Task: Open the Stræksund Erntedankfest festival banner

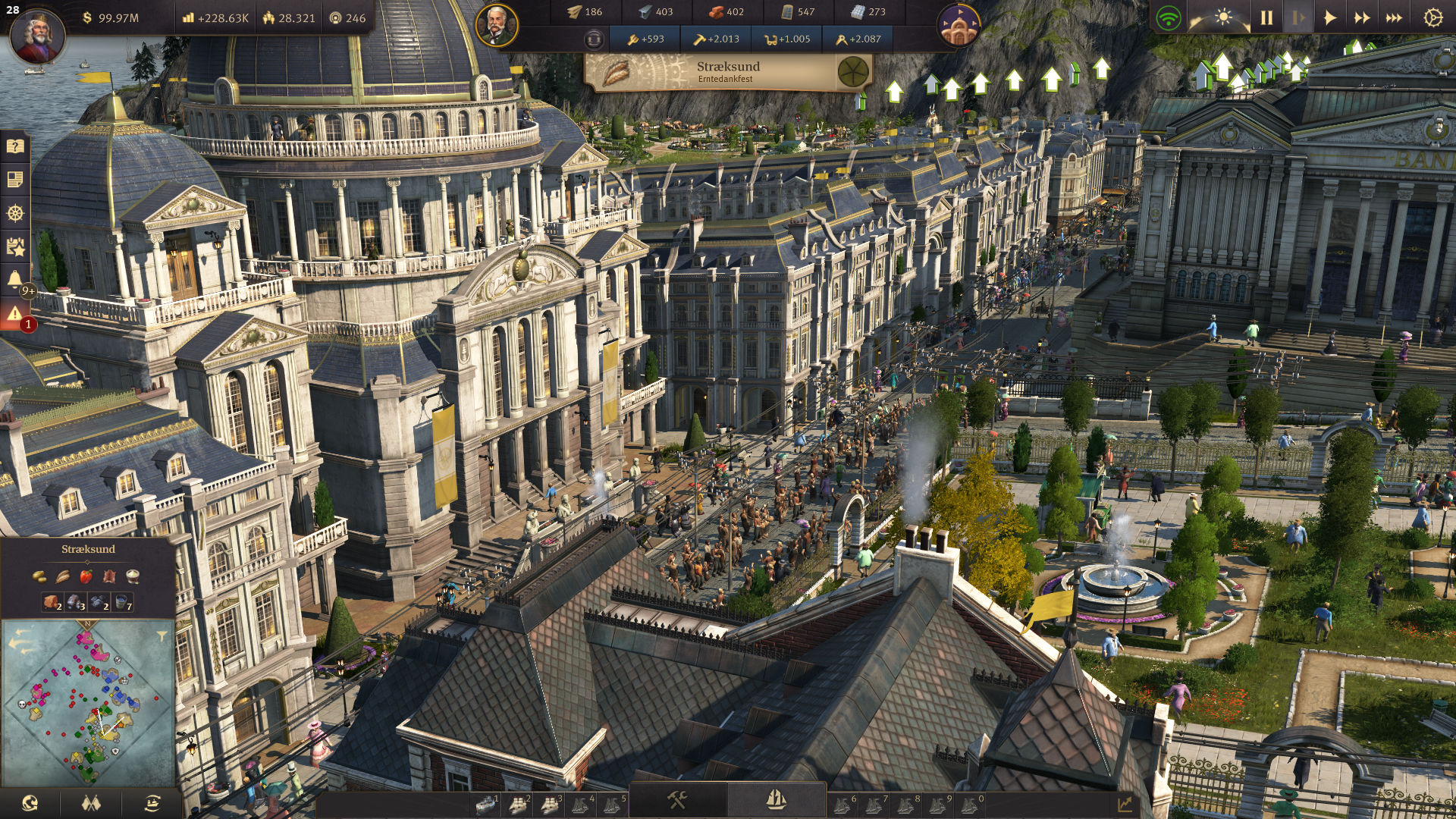Action: [728, 72]
